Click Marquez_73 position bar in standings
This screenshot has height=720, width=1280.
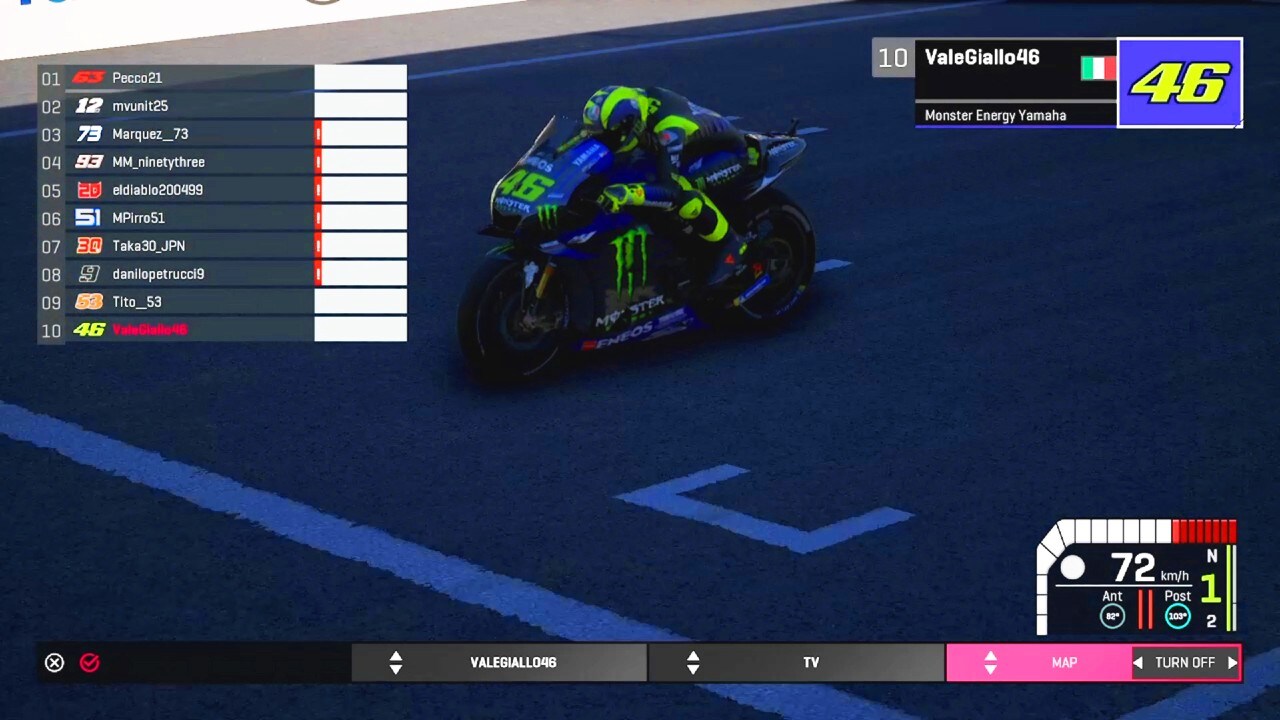pos(360,133)
